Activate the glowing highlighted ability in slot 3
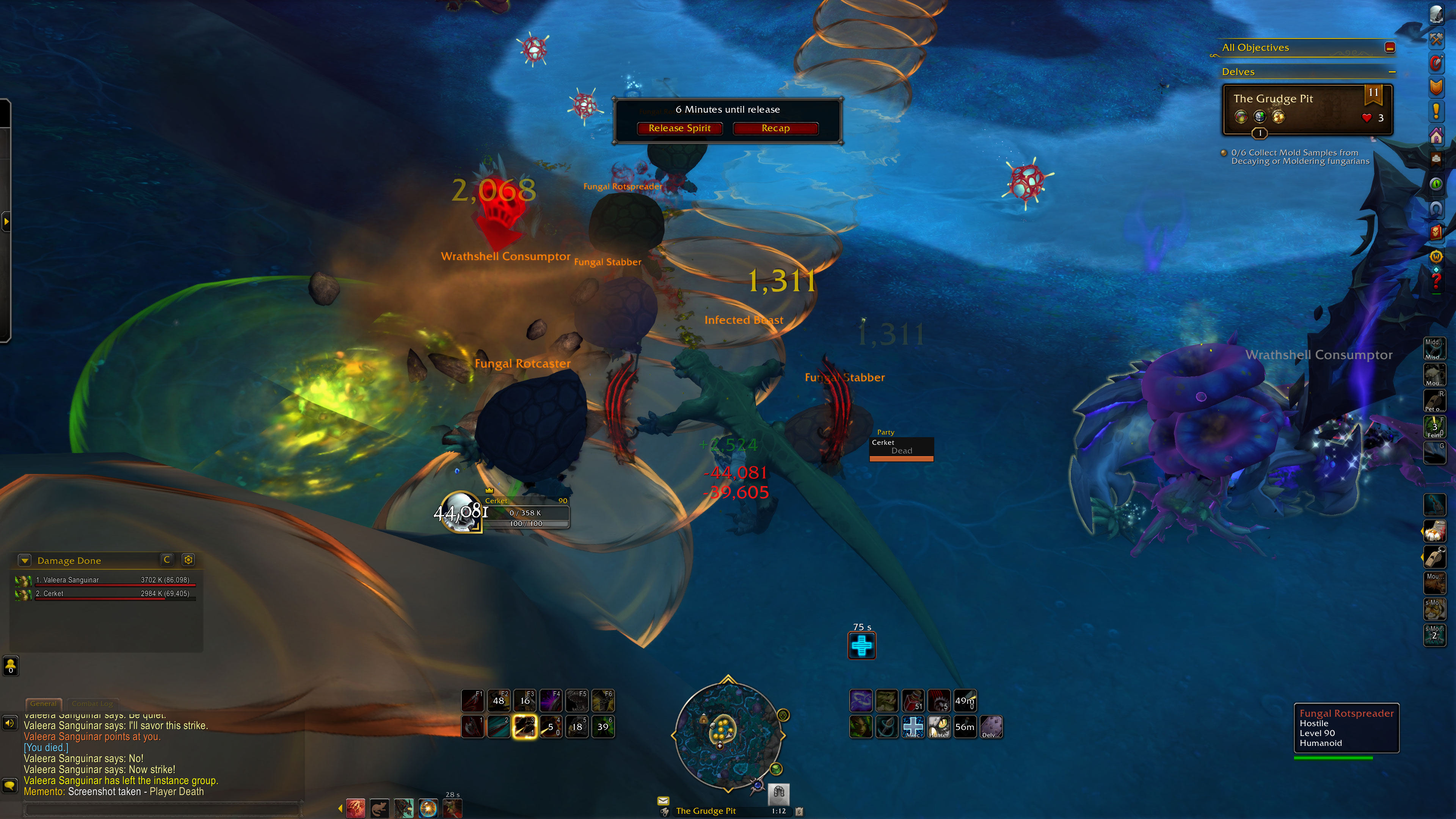Viewport: 1456px width, 819px height. point(524,726)
